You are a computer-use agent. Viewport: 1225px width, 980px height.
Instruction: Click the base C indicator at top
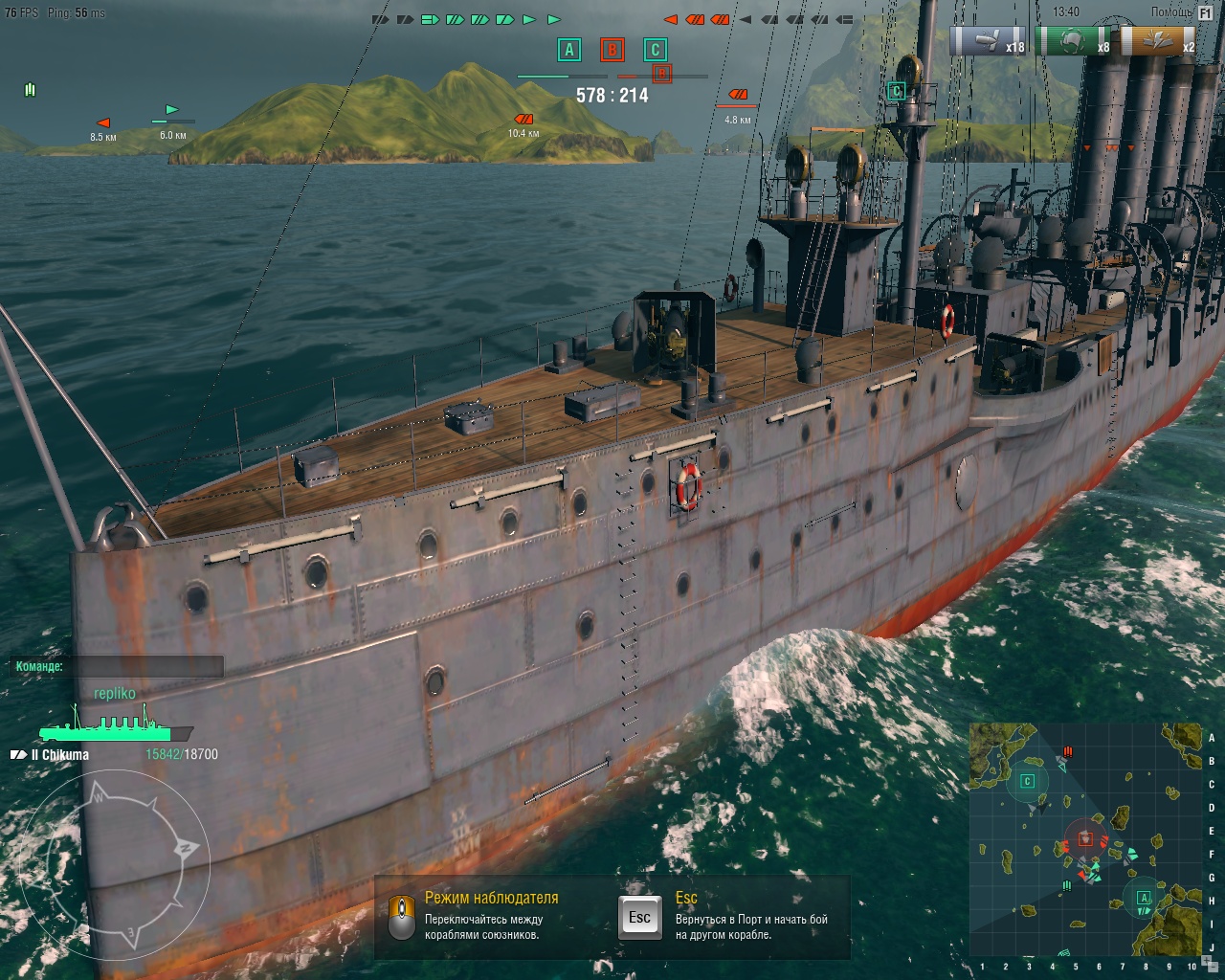click(655, 50)
